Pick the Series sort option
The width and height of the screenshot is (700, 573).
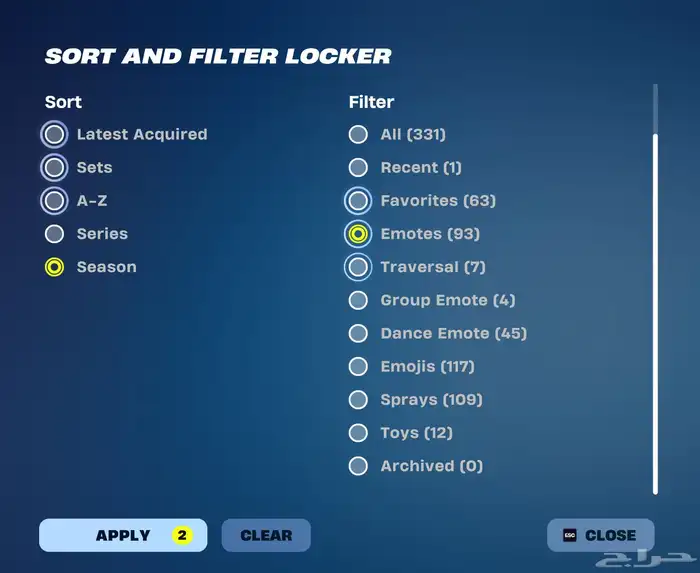pos(55,234)
